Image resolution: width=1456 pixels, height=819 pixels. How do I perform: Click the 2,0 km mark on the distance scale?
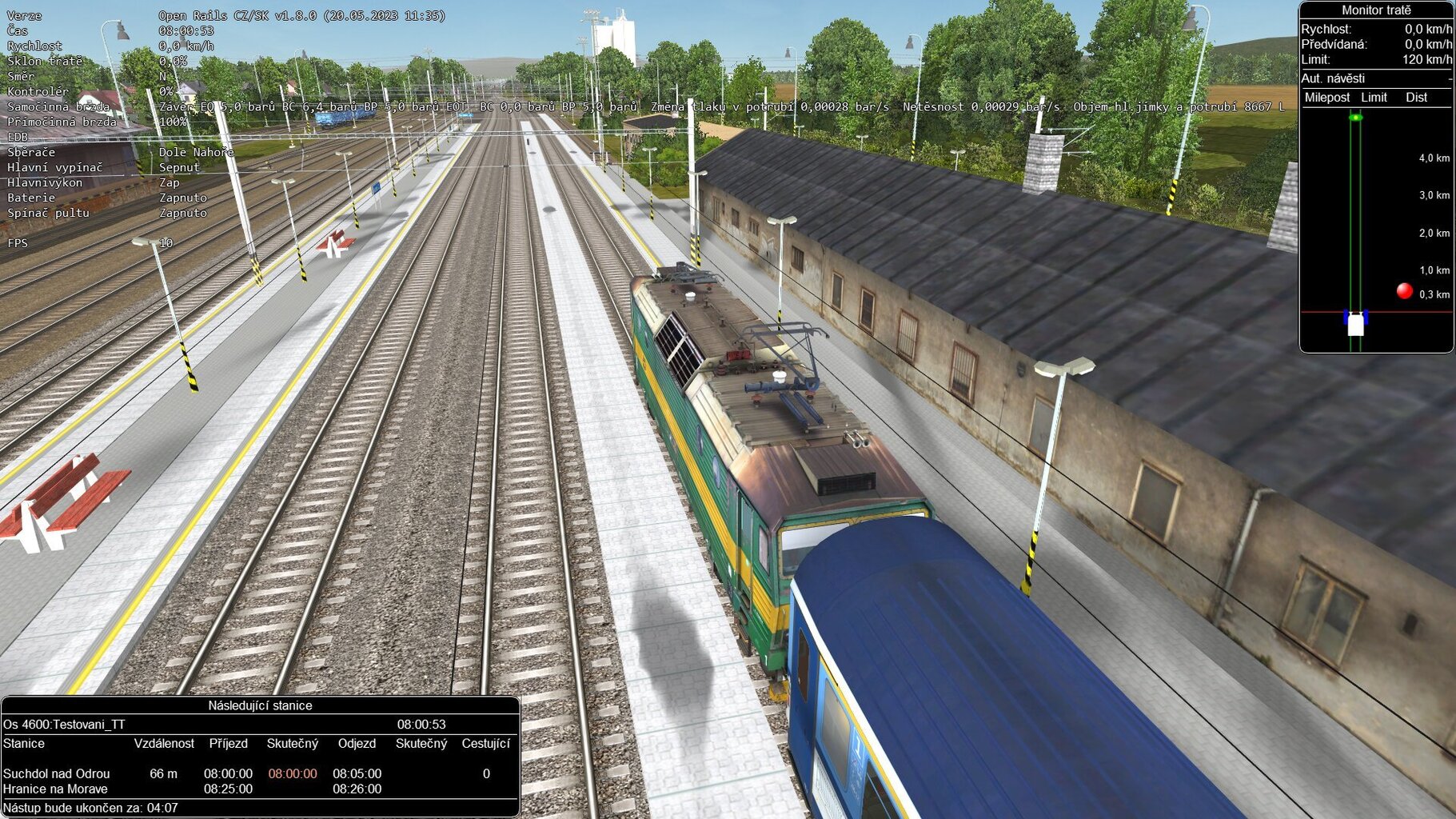point(1434,234)
